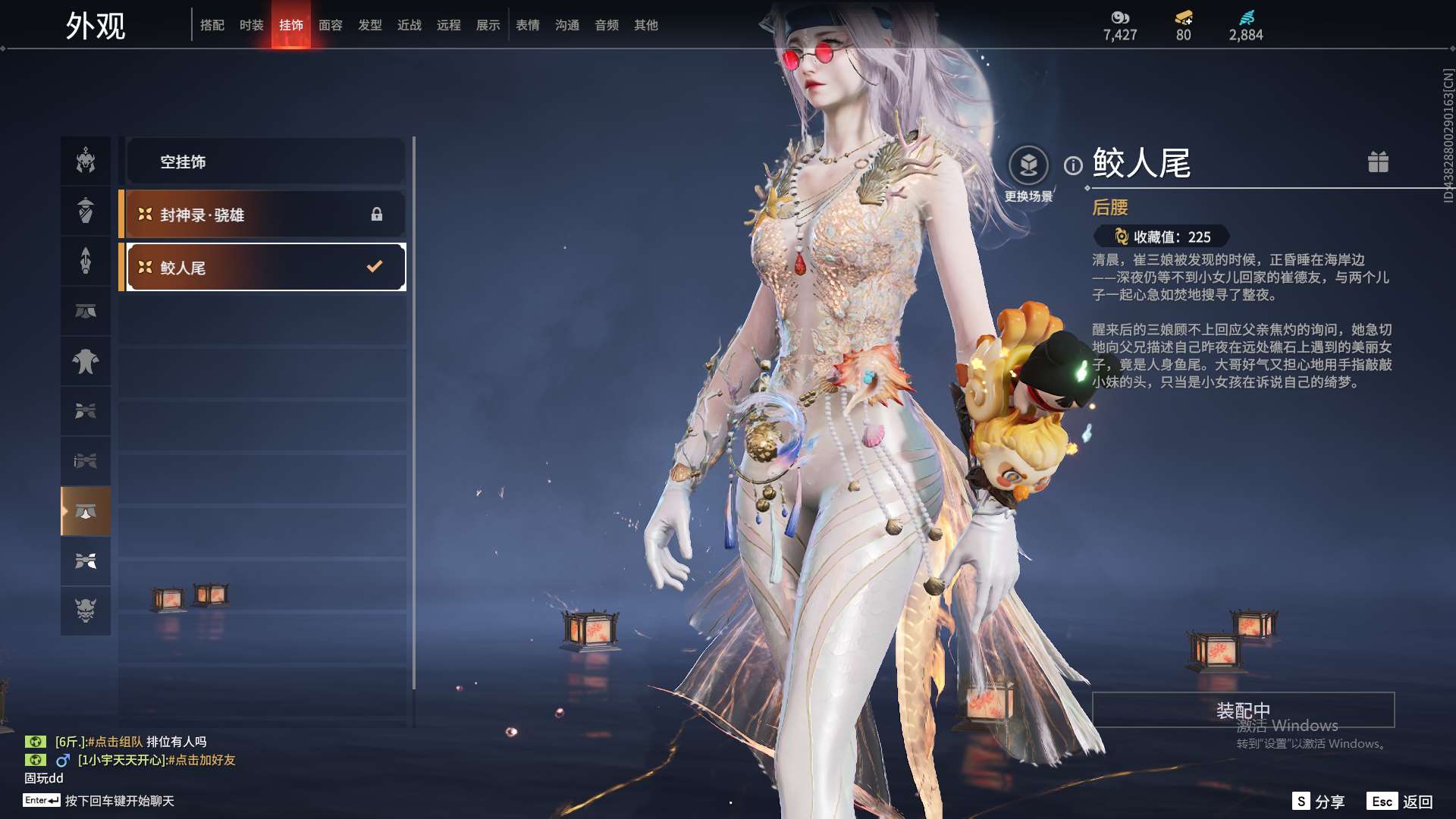
Task: Click 返回 to go back
Action: (1401, 802)
